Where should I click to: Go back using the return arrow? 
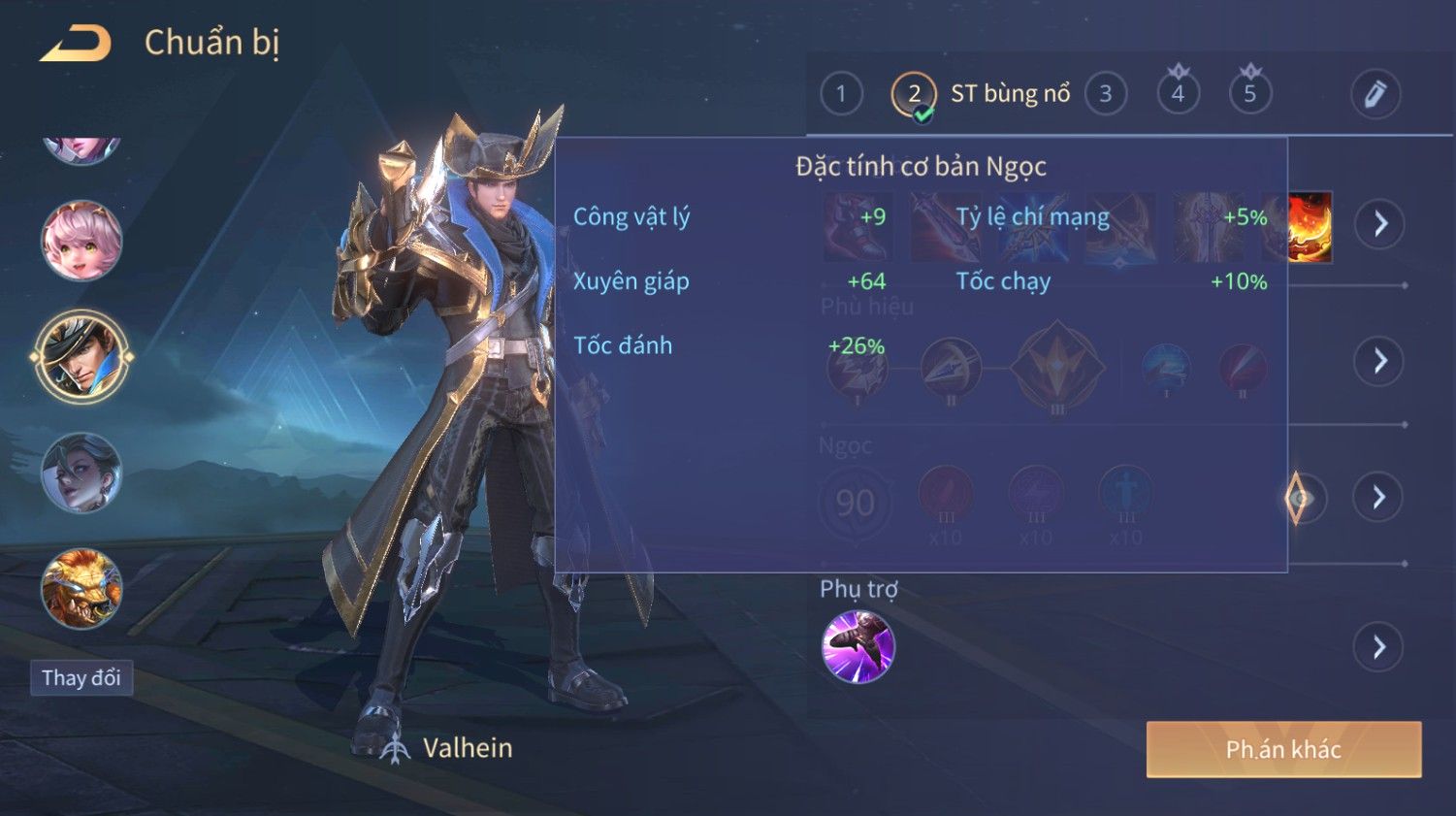(76, 45)
